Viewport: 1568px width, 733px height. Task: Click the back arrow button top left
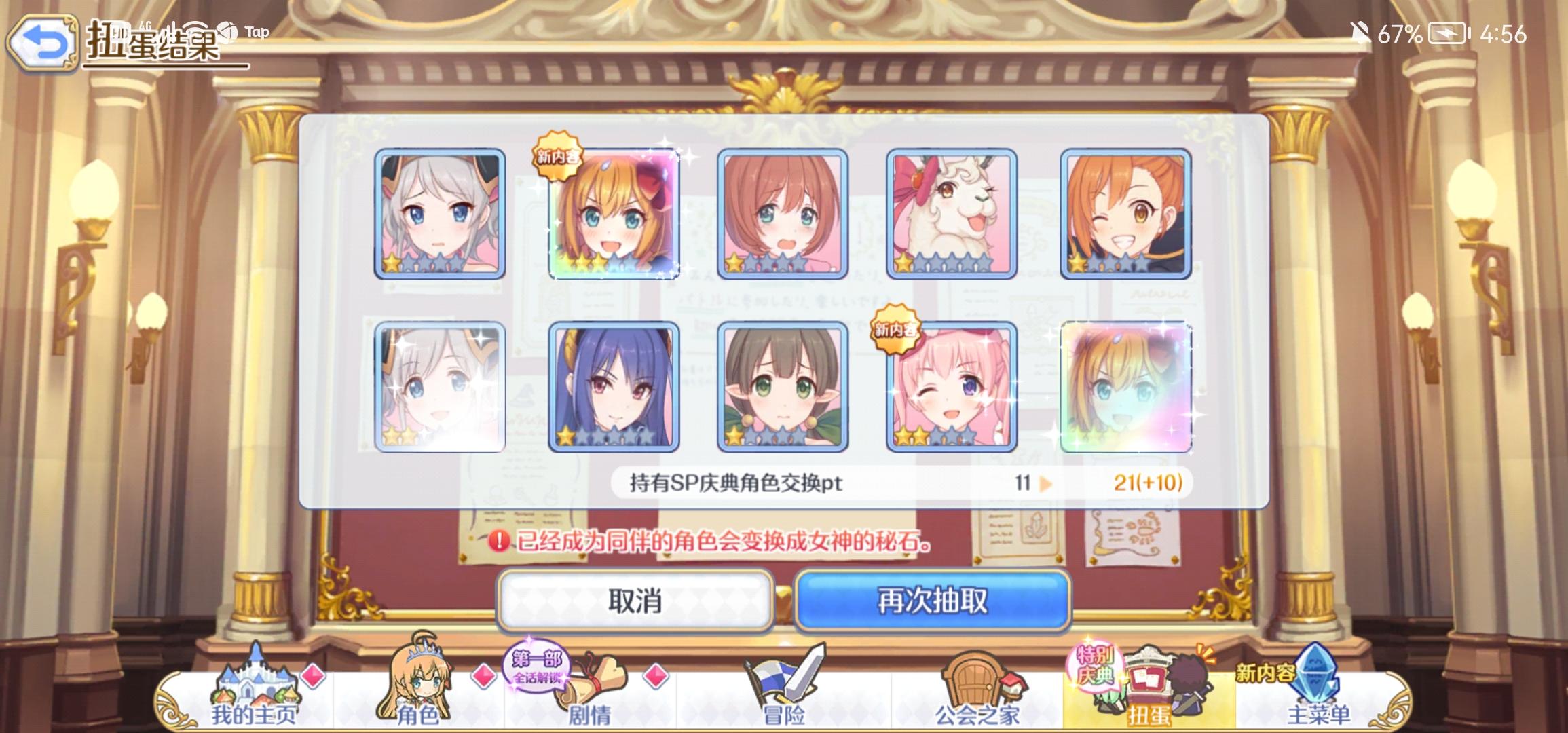(x=42, y=42)
